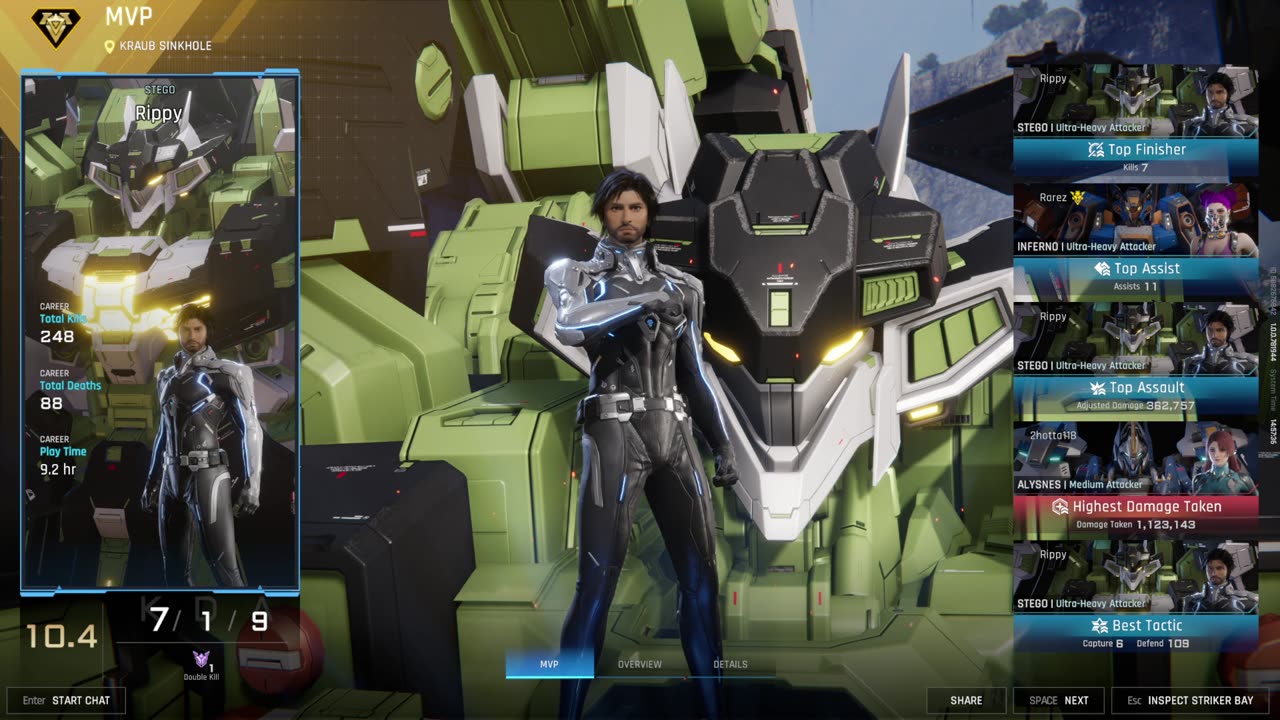Click the Double Kill medal icon

201,660
